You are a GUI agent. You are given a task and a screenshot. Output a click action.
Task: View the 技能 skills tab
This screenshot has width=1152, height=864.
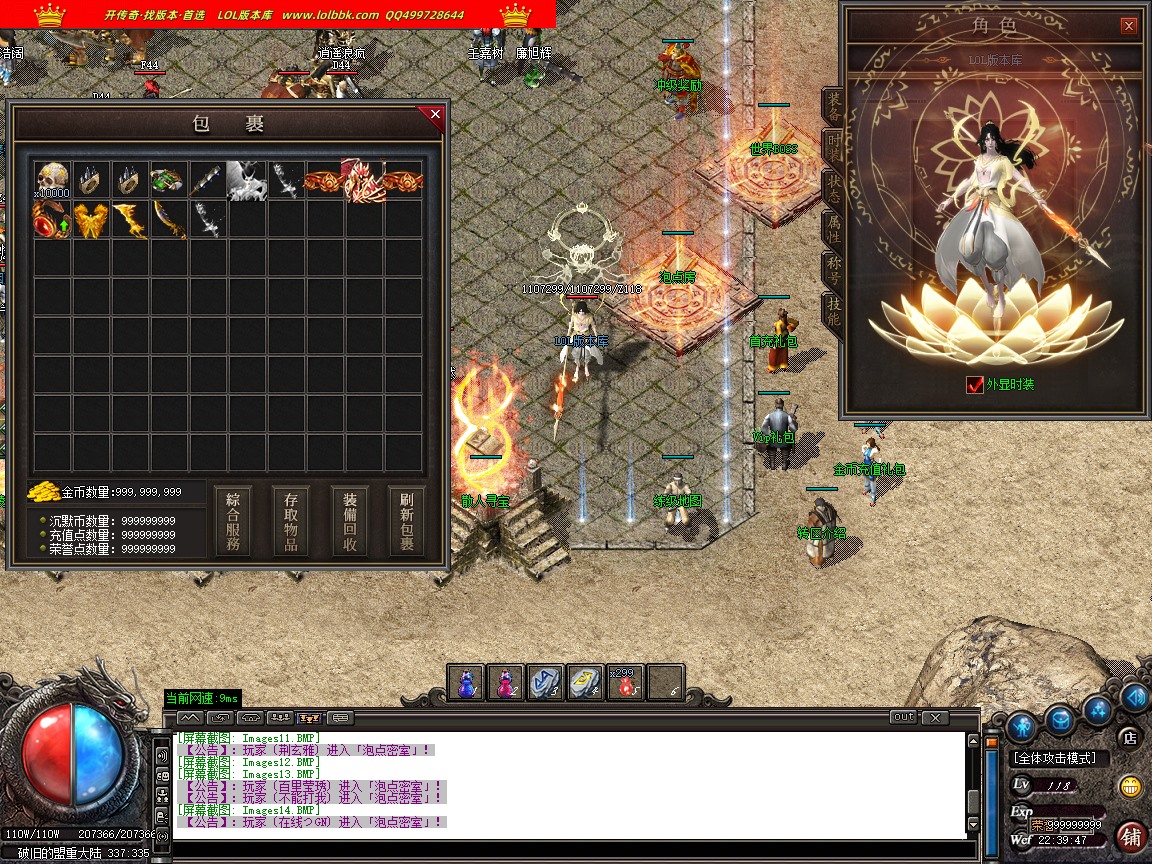click(x=832, y=312)
